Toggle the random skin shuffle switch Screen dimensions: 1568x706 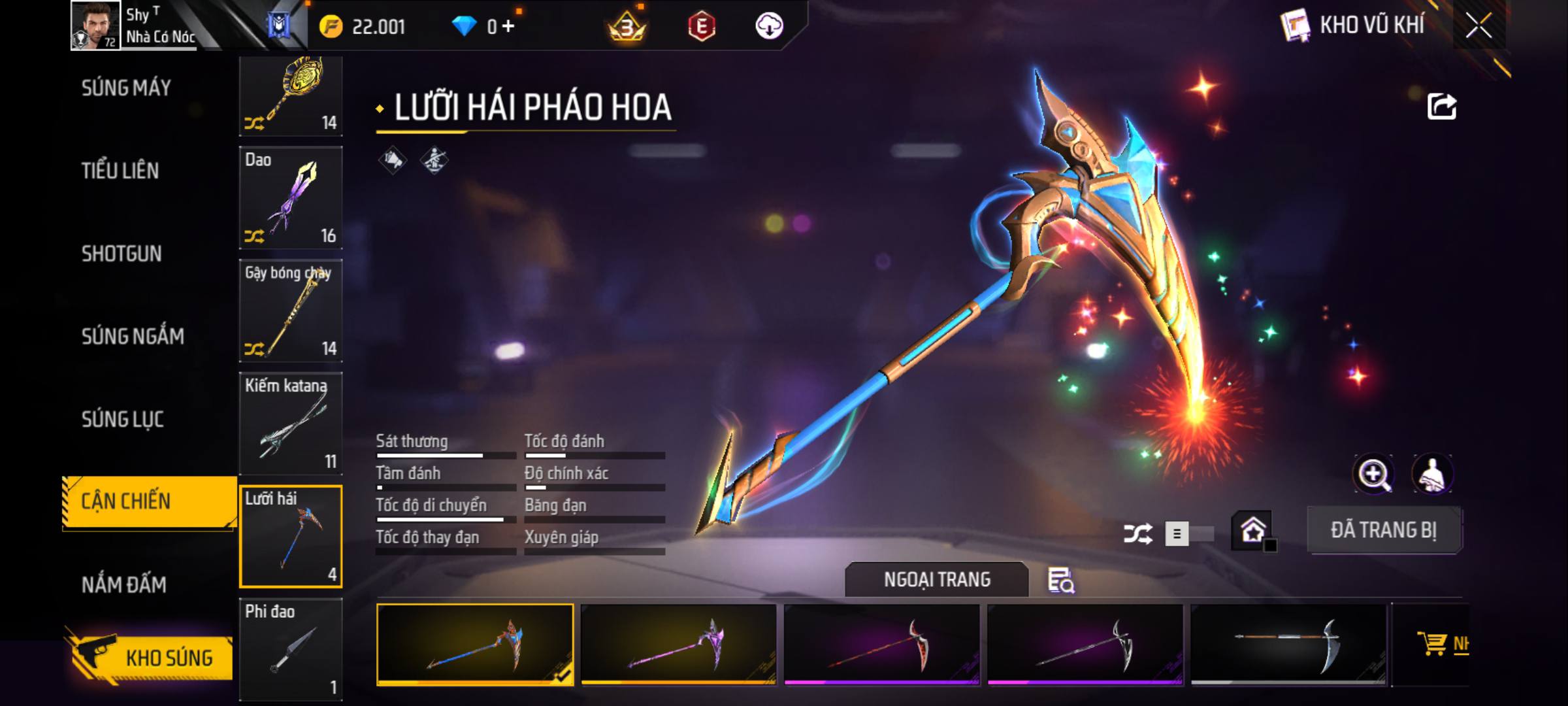coord(1189,534)
